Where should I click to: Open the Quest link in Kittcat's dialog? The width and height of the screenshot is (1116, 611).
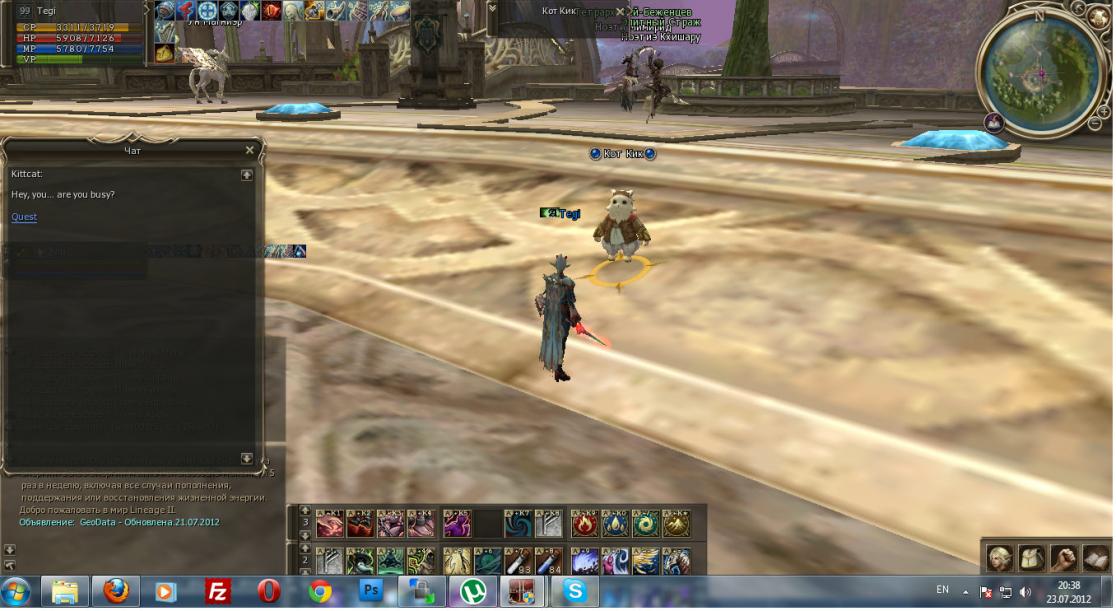pos(24,217)
